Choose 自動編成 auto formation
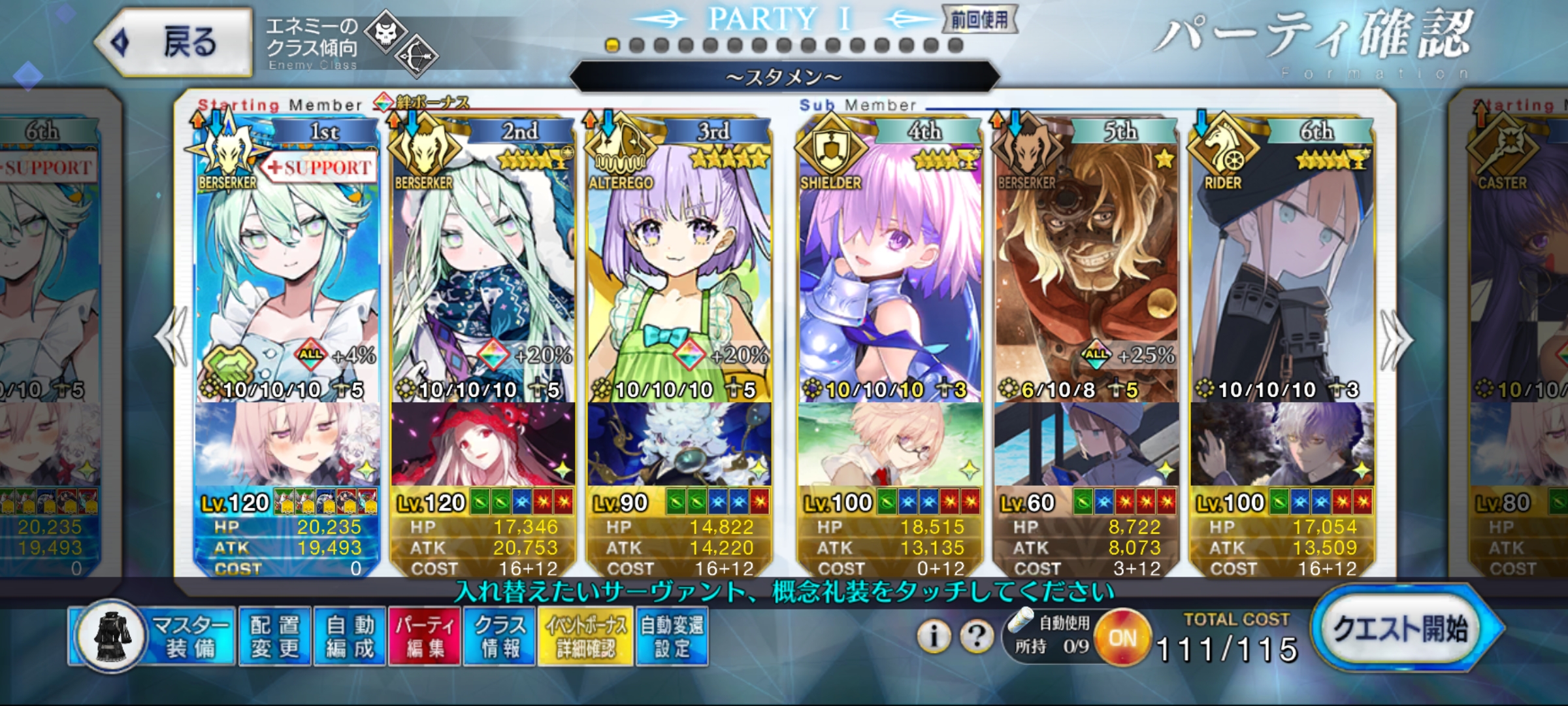 pos(350,636)
